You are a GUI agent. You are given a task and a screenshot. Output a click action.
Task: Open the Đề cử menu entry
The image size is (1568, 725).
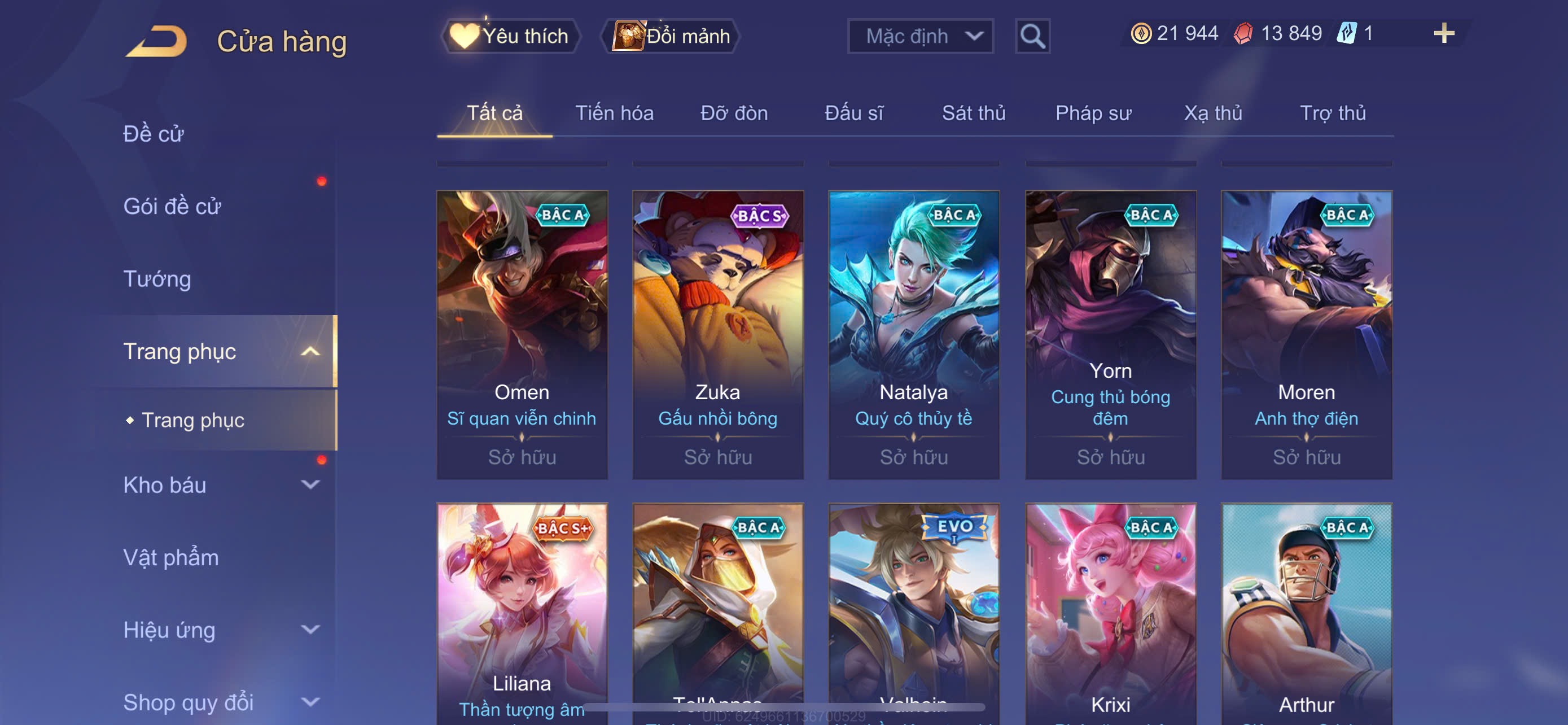coord(154,134)
